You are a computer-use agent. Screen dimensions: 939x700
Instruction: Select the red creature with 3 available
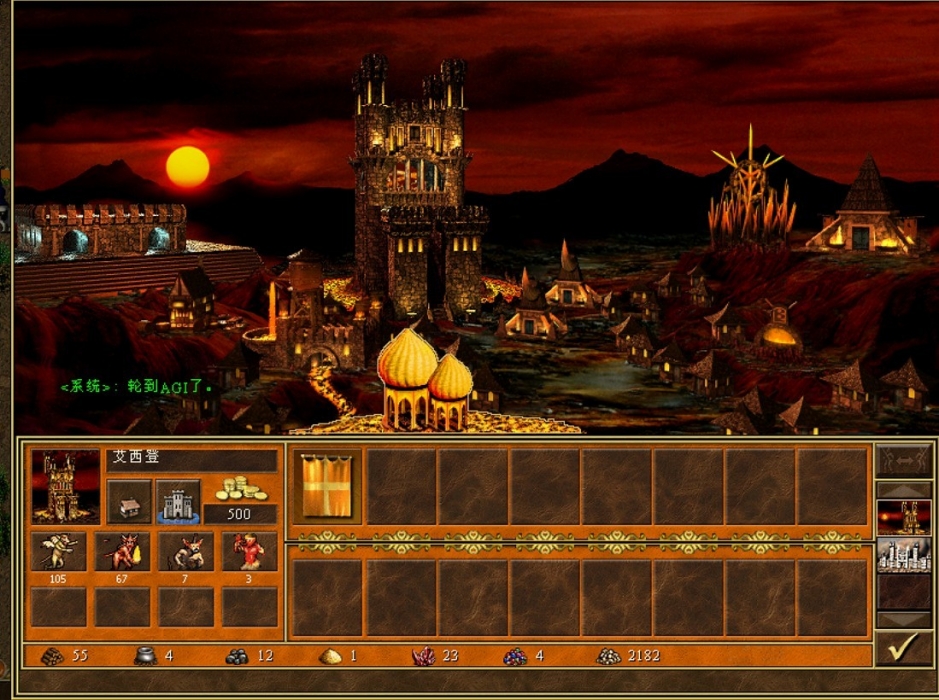(249, 552)
